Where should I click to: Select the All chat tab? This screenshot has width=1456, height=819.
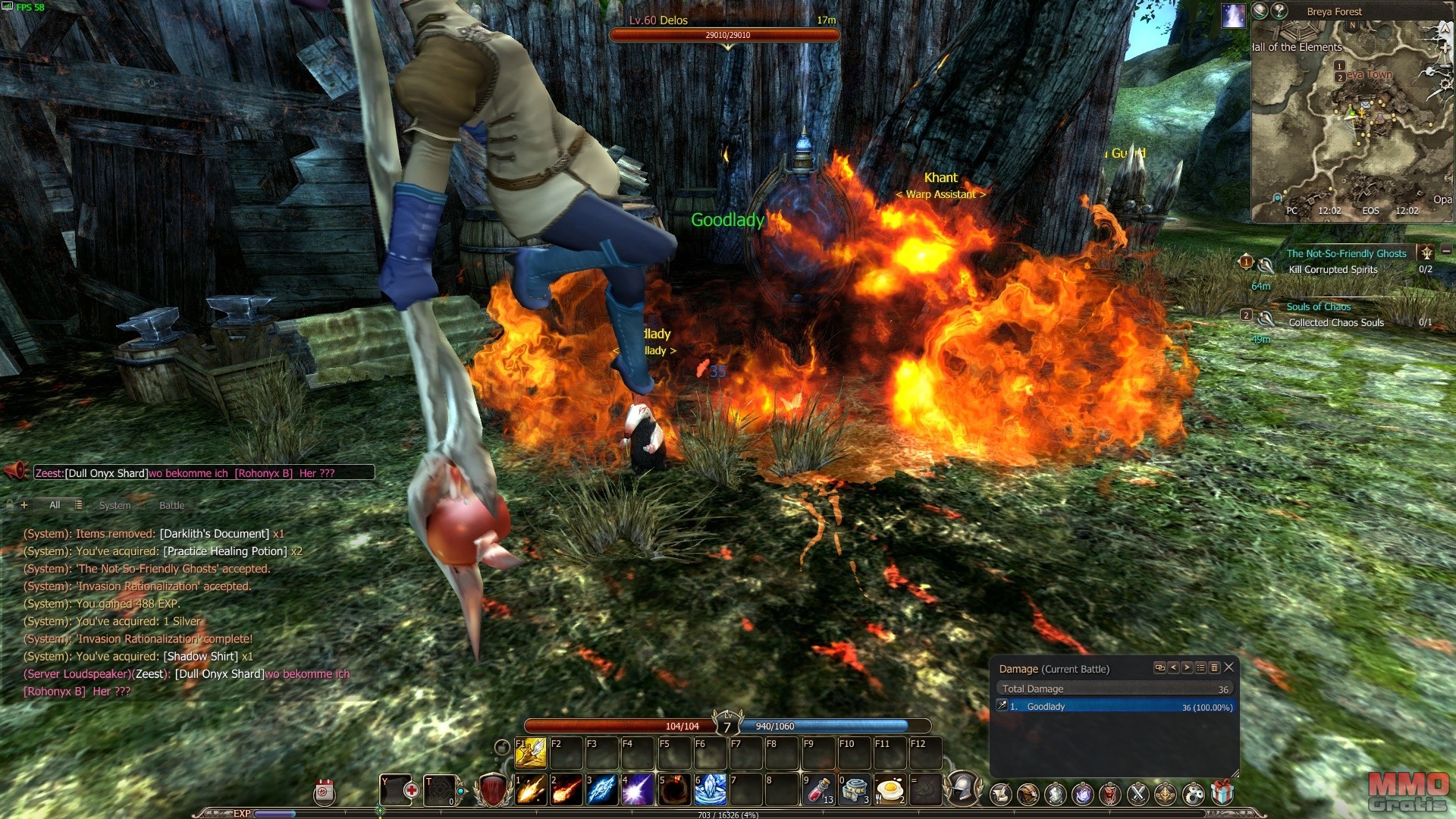click(55, 505)
